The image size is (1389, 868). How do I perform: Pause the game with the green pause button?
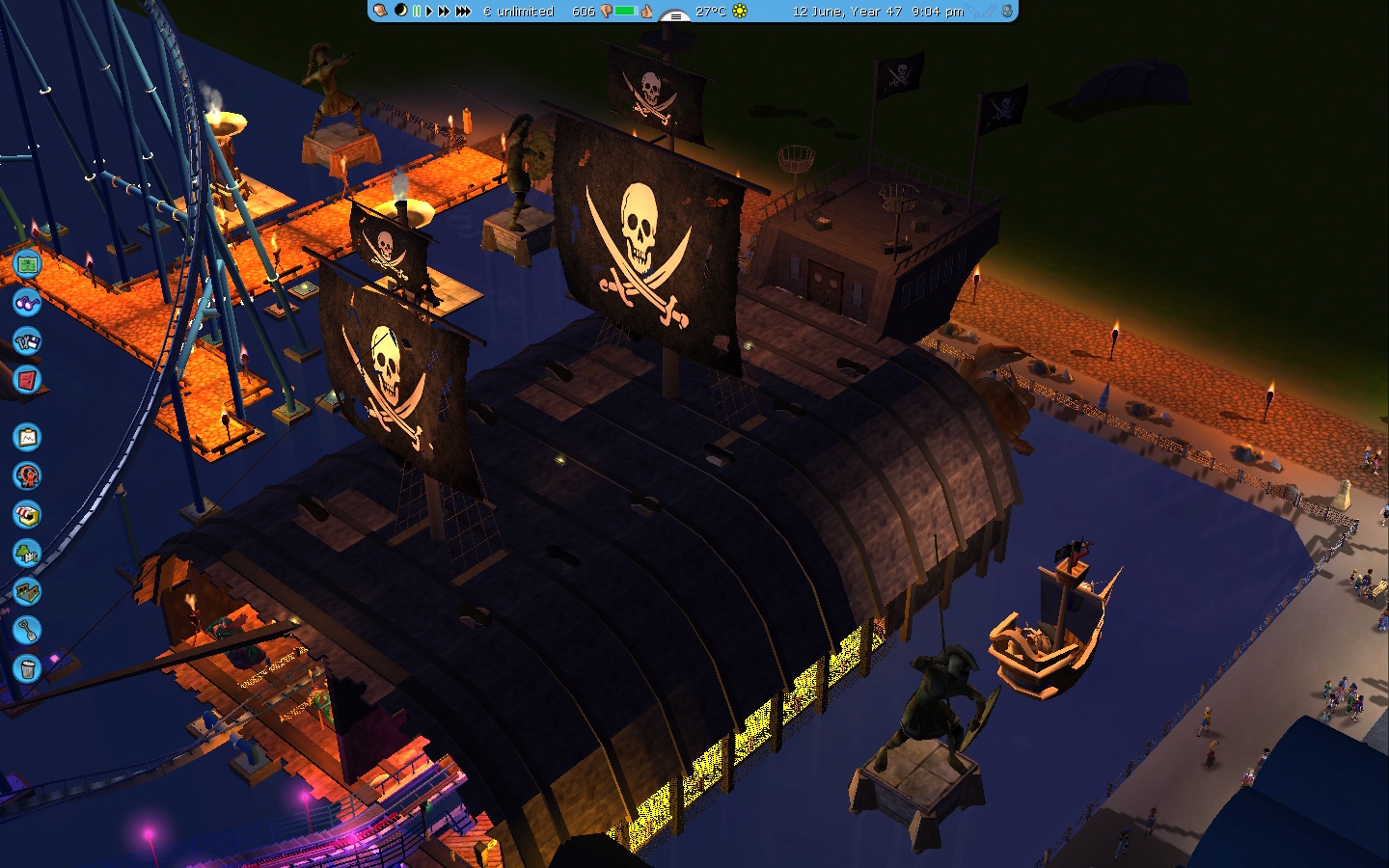417,12
